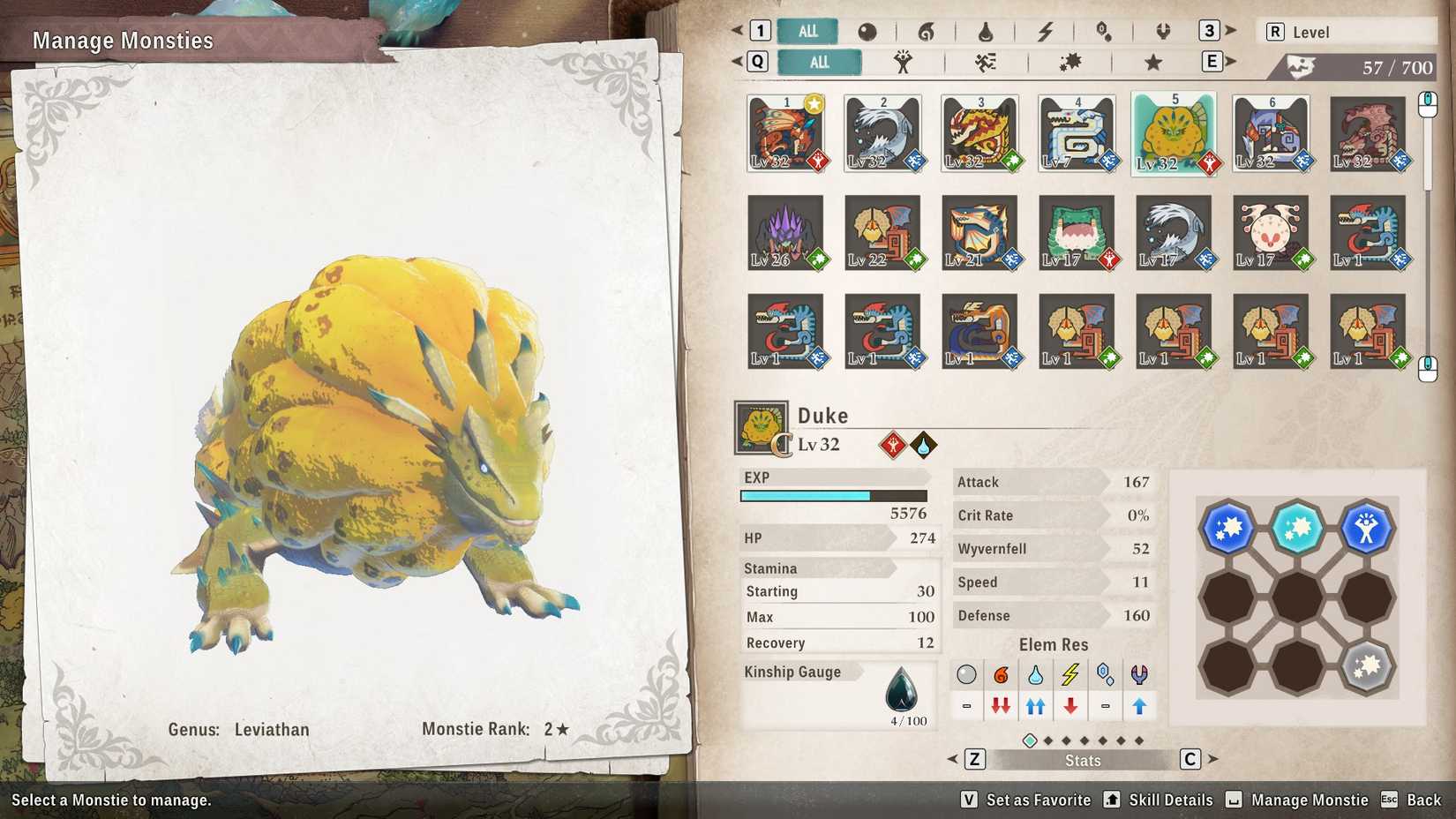The width and height of the screenshot is (1456, 819).
Task: Click the right arrow next to the 3 key
Action: 1232,29
